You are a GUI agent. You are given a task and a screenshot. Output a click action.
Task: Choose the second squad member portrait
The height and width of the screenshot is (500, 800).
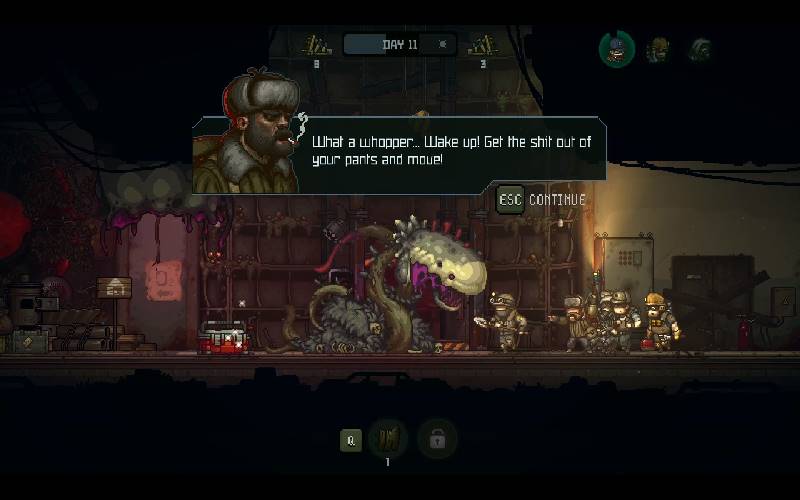[658, 49]
